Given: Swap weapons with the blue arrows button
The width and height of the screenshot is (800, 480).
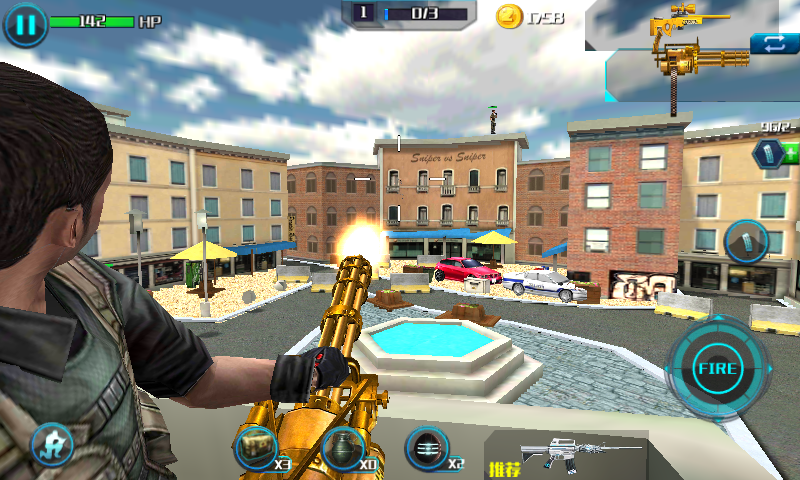Looking at the screenshot, I should coord(774,43).
